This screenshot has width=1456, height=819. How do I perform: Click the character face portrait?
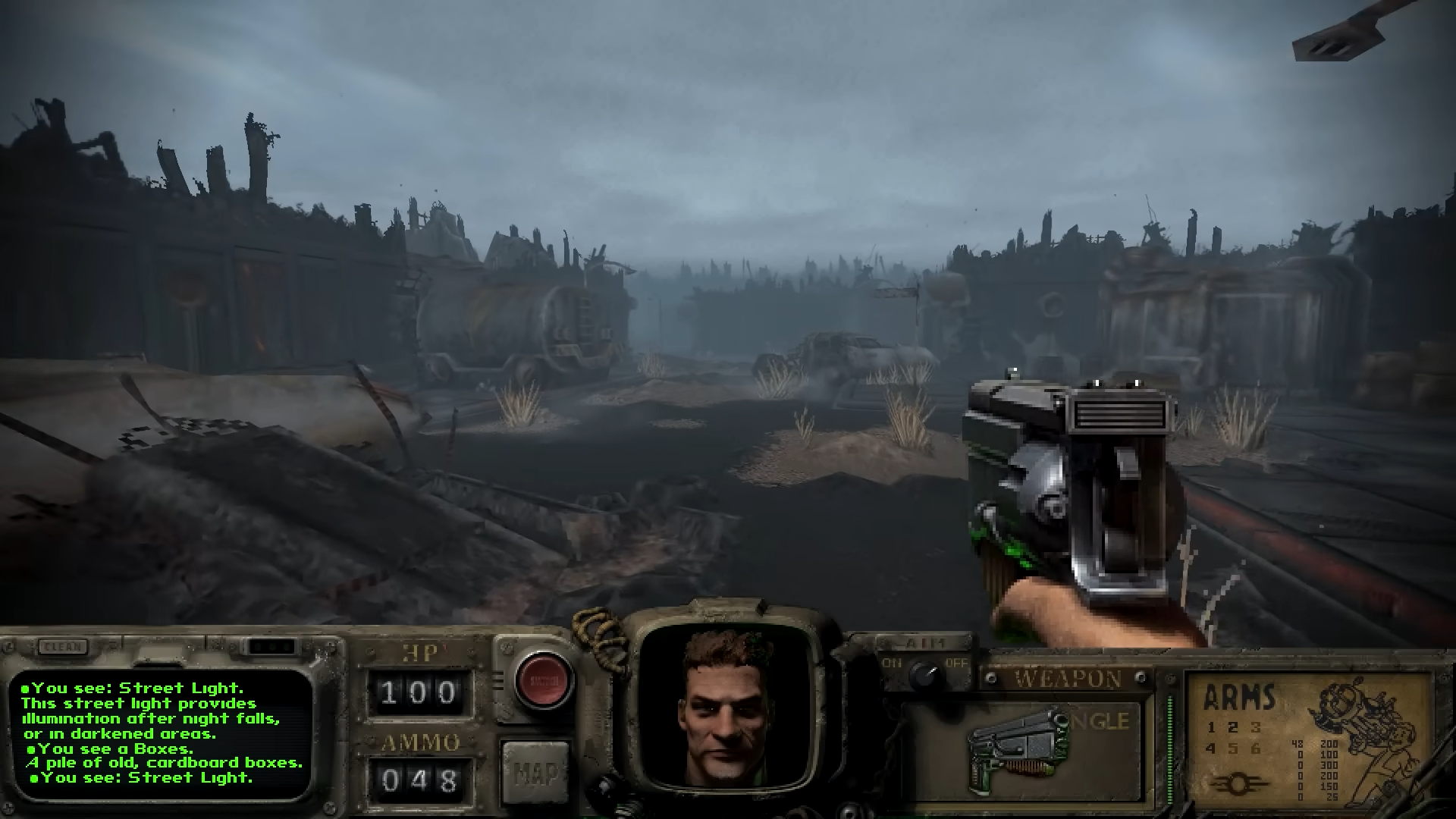[731, 708]
